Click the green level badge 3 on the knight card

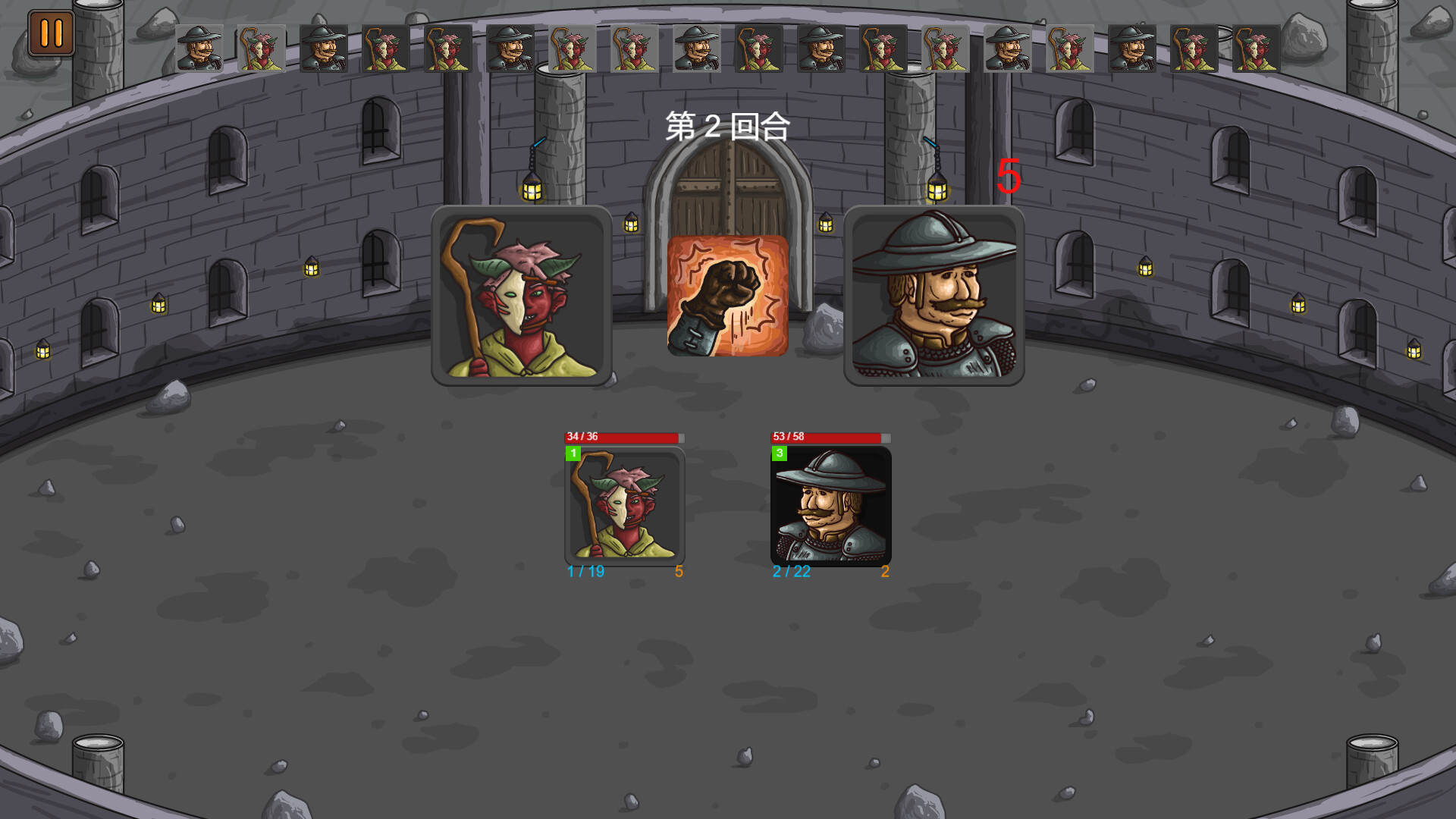[x=780, y=453]
